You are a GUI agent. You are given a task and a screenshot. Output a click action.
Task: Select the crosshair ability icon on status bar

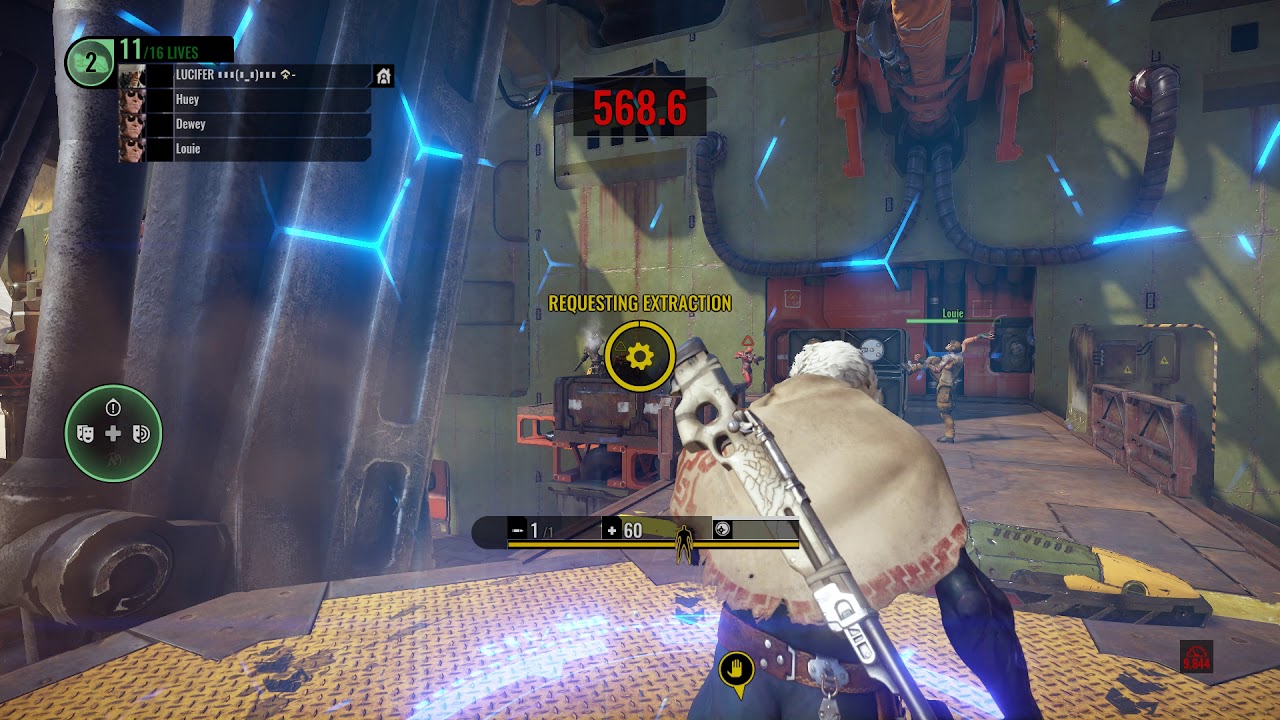(x=723, y=530)
